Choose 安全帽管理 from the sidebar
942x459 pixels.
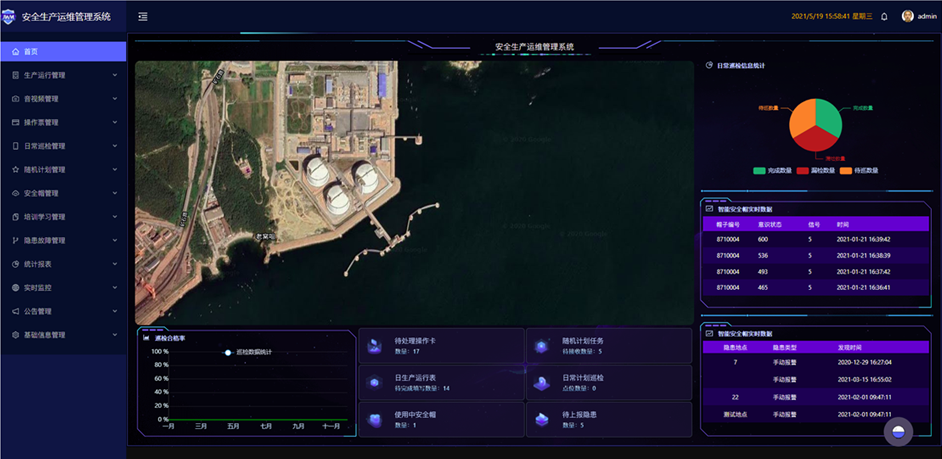pyautogui.click(x=42, y=193)
